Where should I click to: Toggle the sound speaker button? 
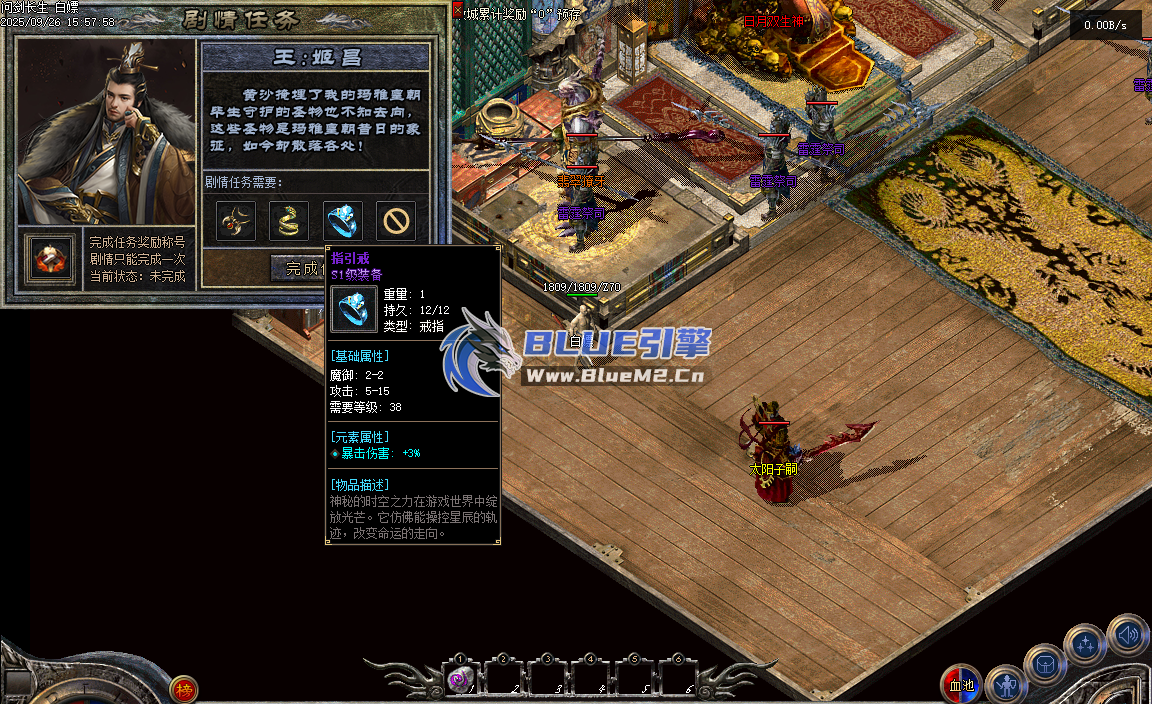pos(1127,634)
